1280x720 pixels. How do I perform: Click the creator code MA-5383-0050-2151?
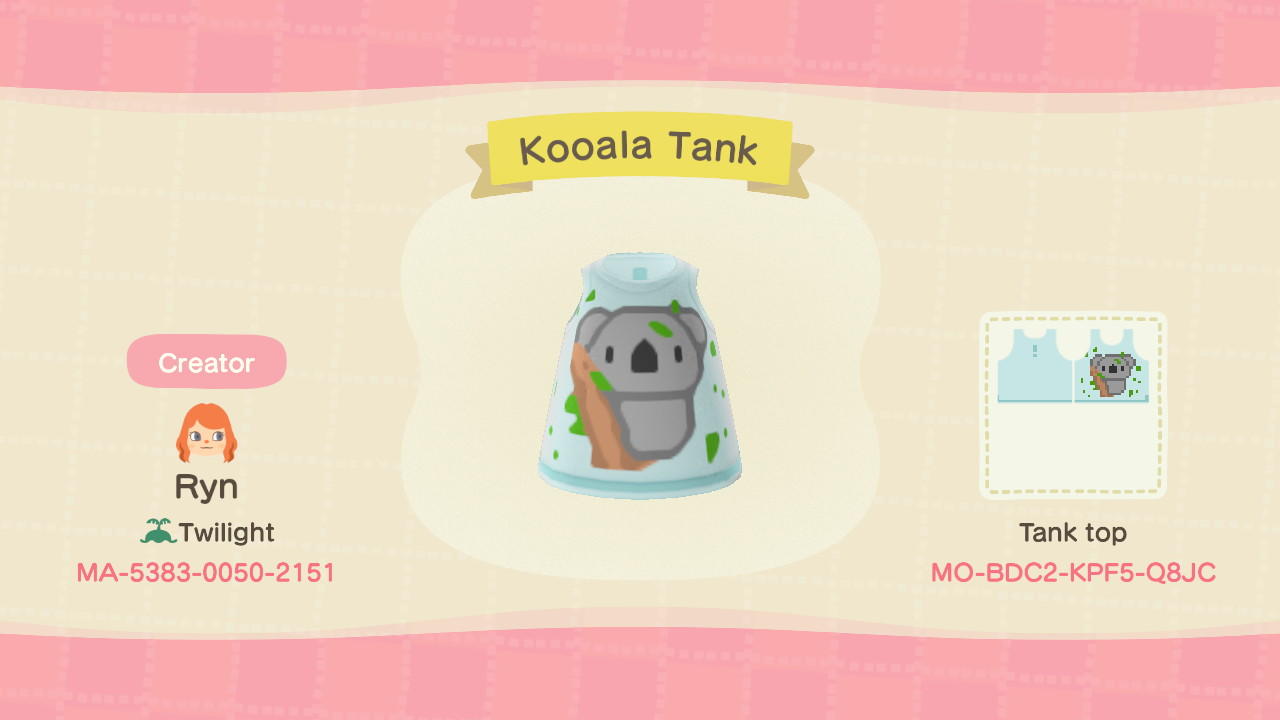(207, 573)
